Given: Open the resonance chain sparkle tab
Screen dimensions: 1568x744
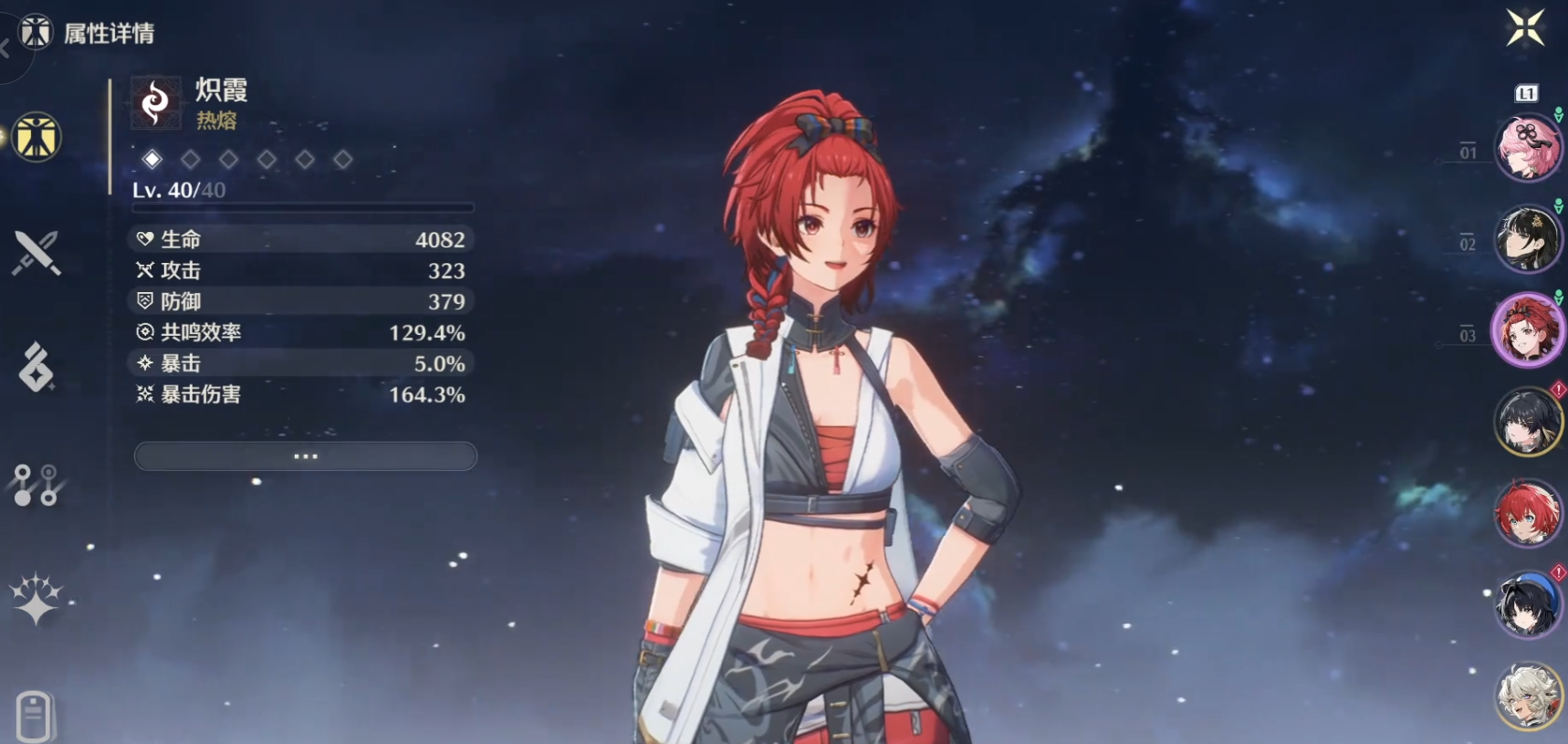Looking at the screenshot, I should tap(37, 600).
